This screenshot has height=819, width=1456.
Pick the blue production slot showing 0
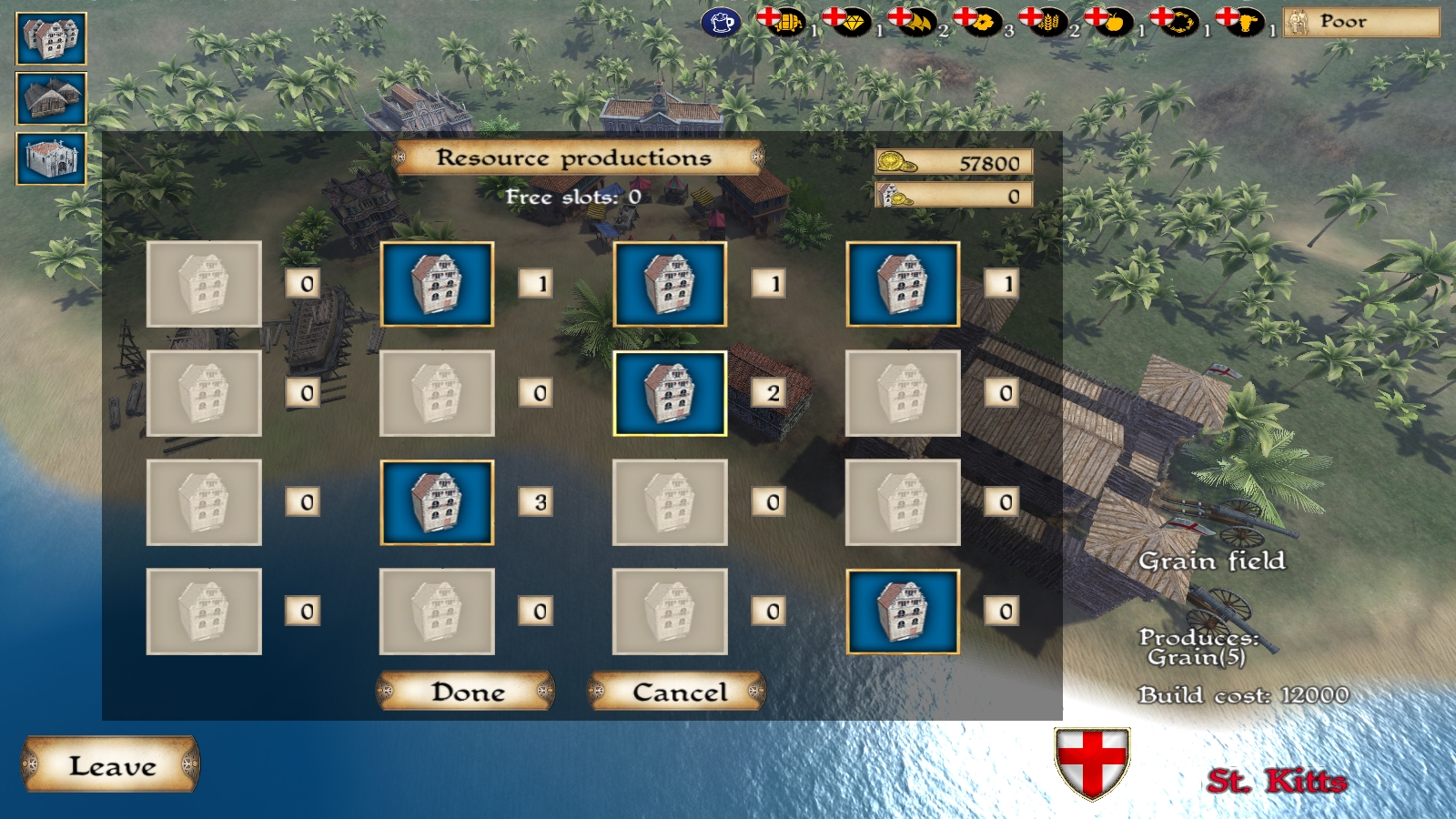[x=903, y=612]
